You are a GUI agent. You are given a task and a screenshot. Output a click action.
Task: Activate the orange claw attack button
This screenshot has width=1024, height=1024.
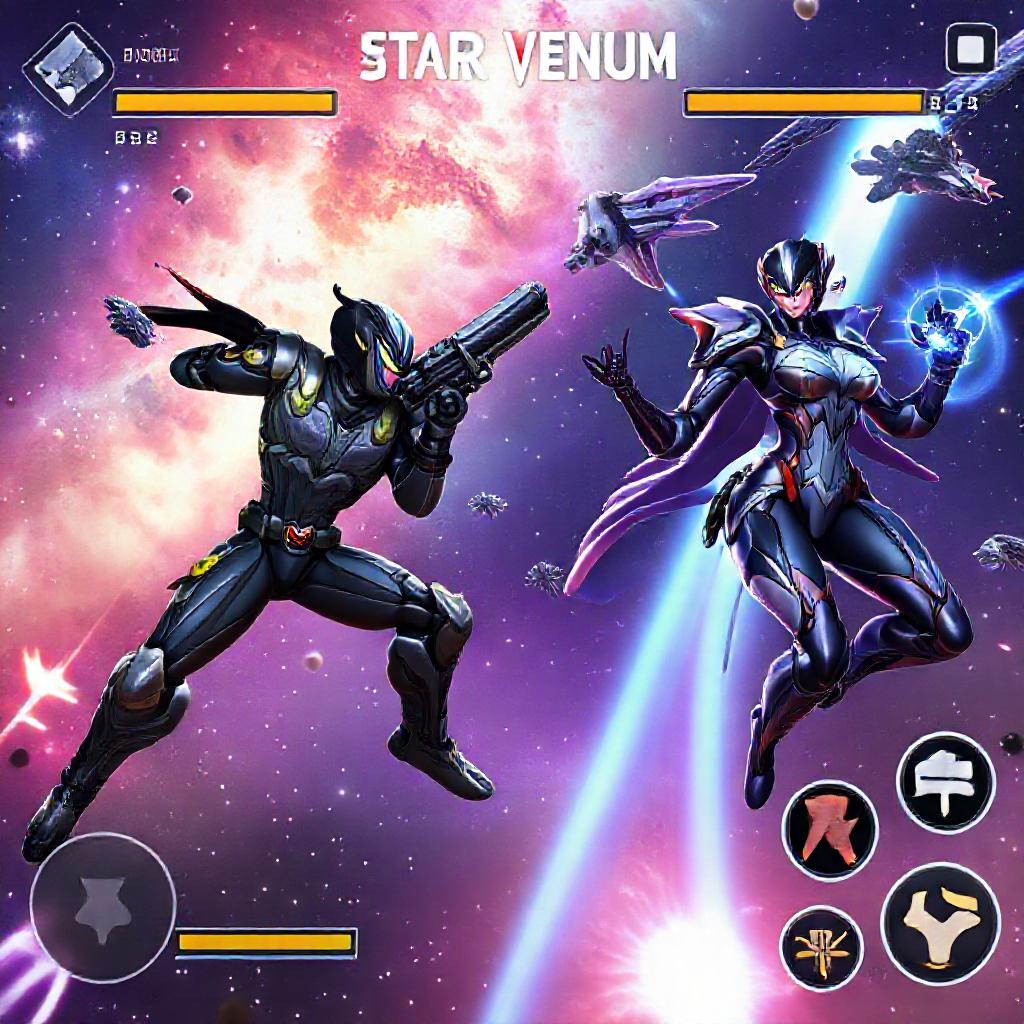tap(830, 830)
